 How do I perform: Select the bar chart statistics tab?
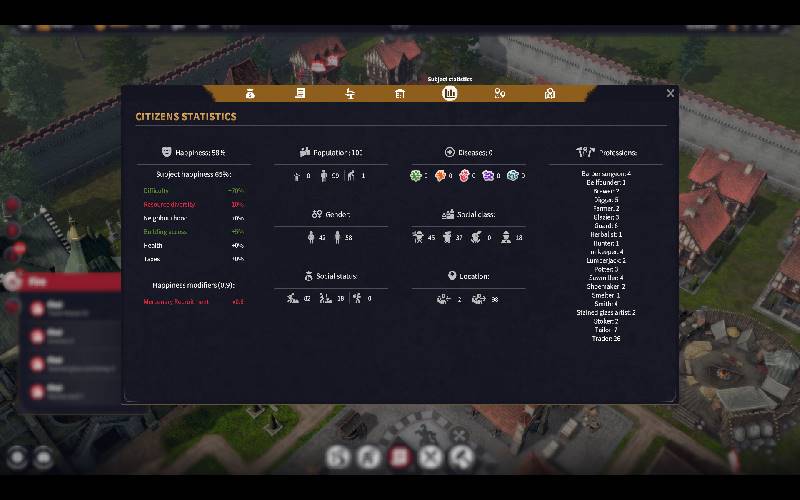[450, 93]
